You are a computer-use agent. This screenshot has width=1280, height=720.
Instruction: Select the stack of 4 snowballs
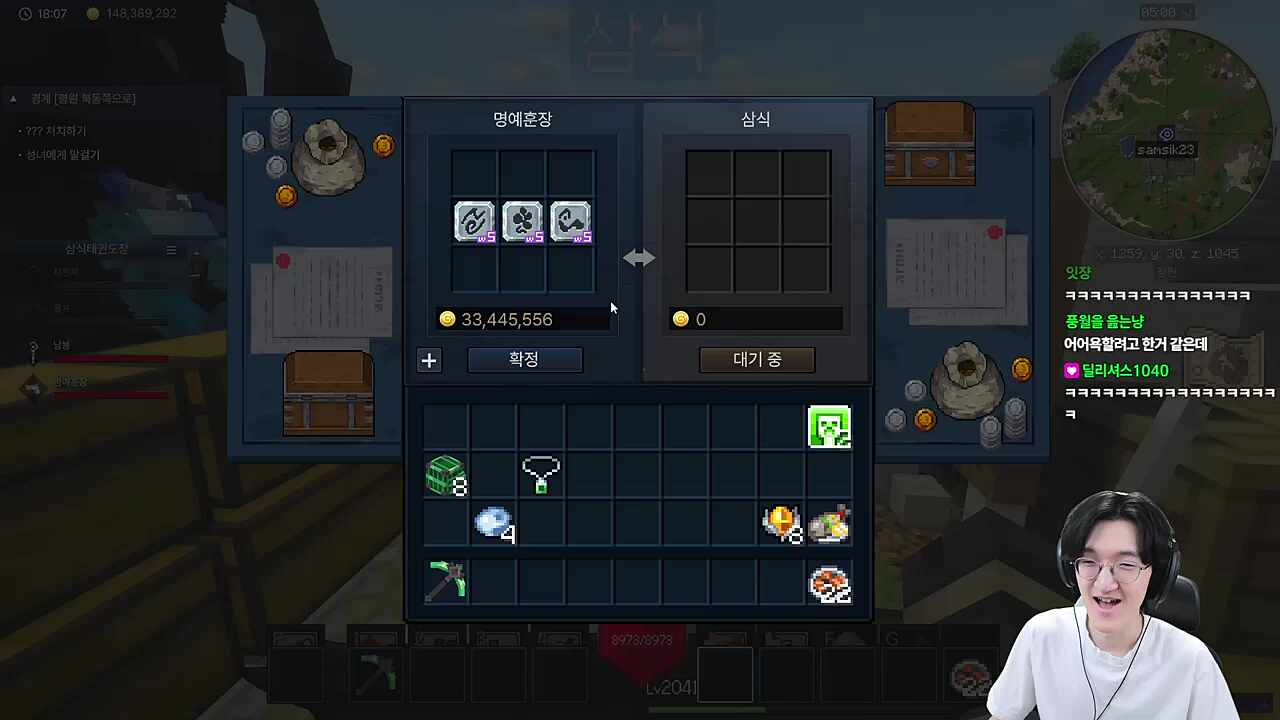(x=493, y=524)
